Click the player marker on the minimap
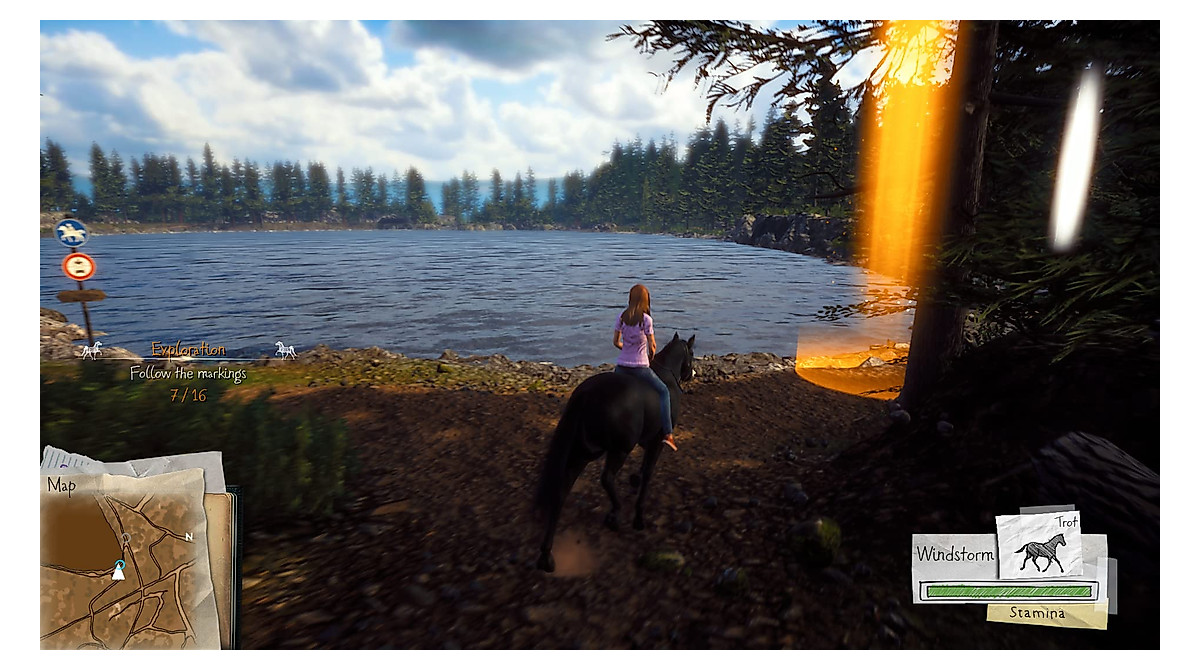This screenshot has height=670, width=1200. pos(118,571)
